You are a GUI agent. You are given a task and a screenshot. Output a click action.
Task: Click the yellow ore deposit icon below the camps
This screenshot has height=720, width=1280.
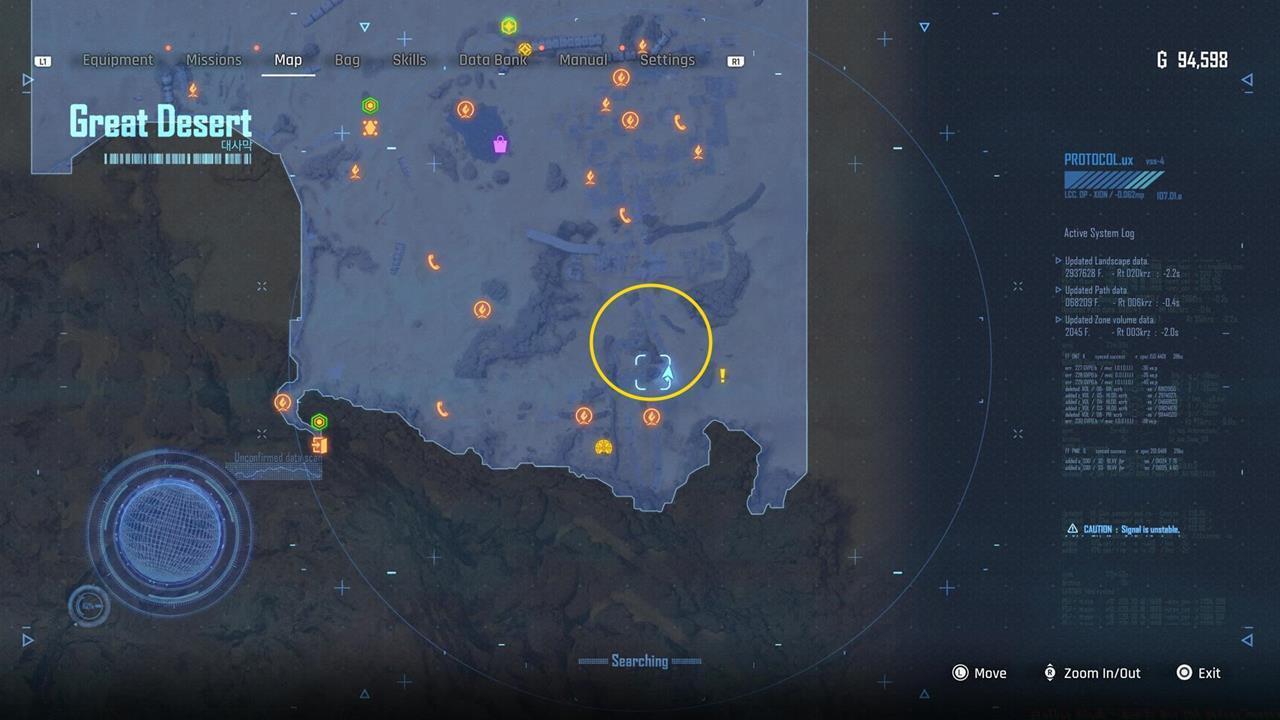click(x=602, y=448)
